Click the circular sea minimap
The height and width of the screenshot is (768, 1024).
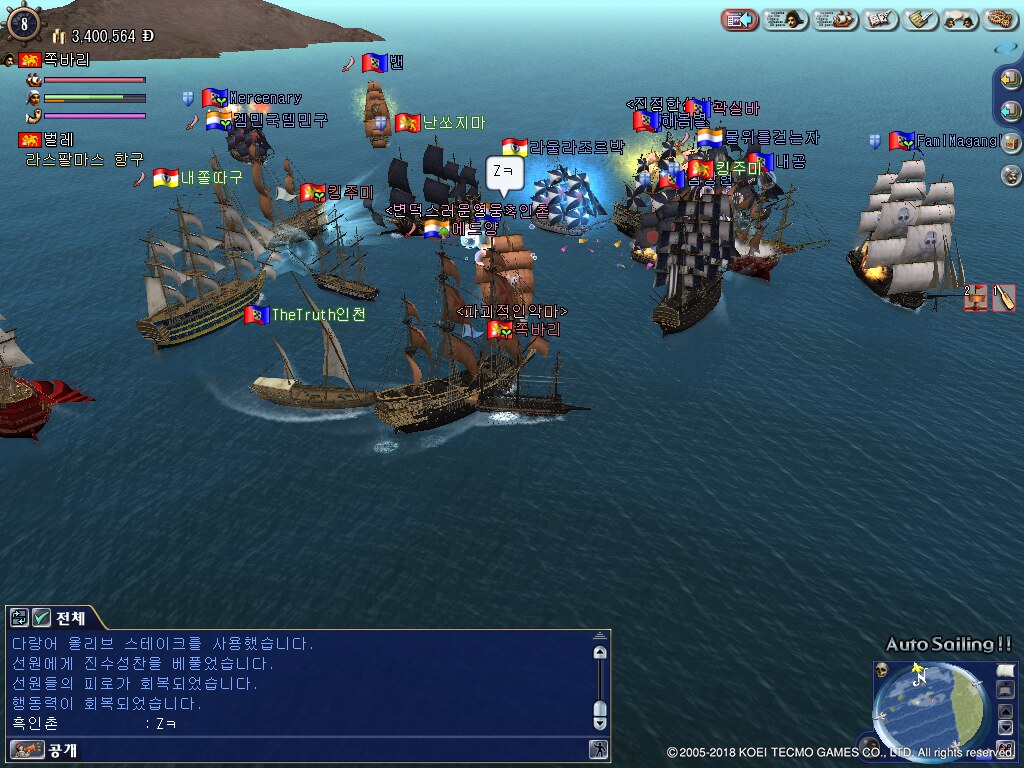click(930, 705)
